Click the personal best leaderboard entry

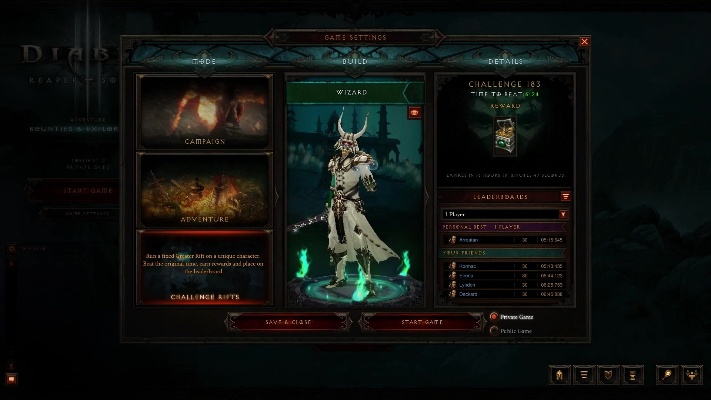click(x=506, y=240)
